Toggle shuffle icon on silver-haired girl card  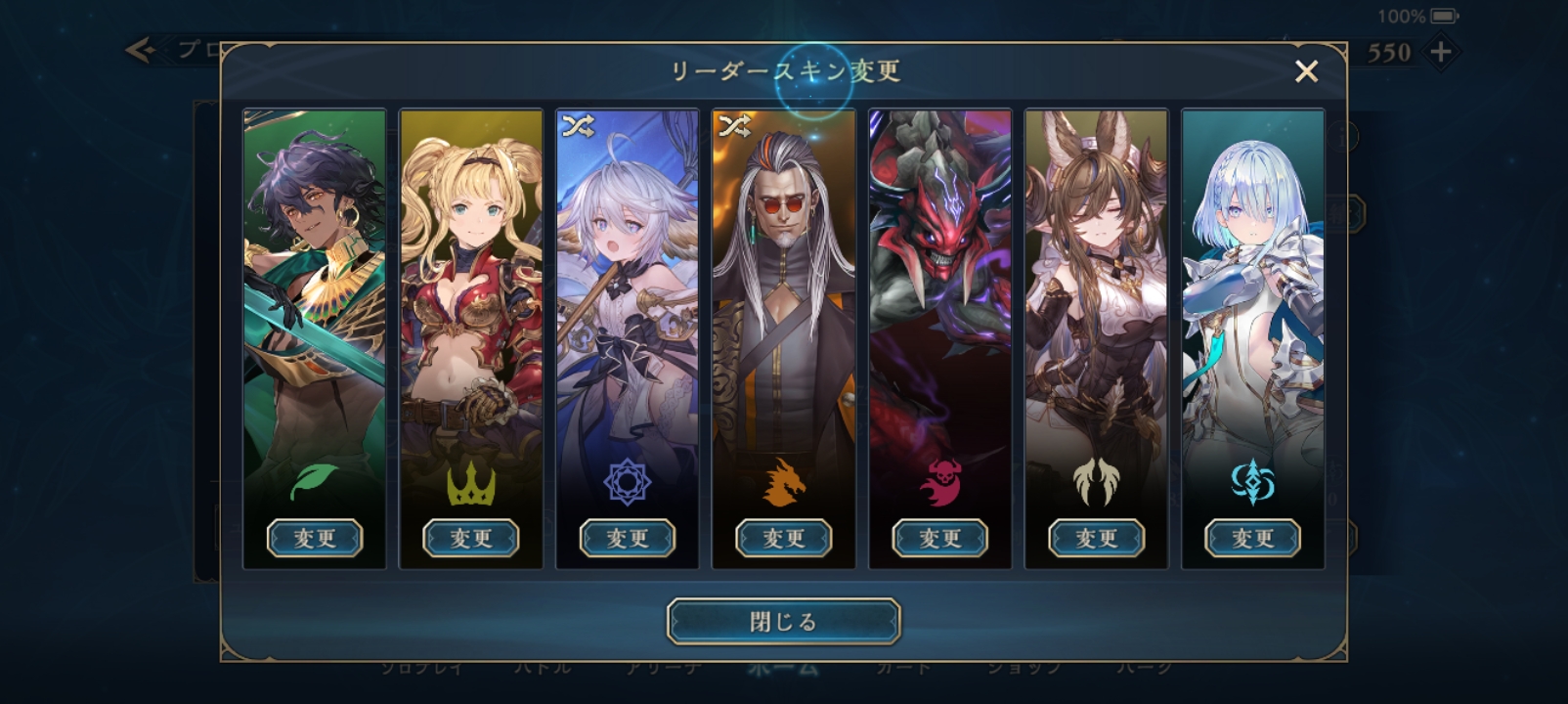coord(578,126)
